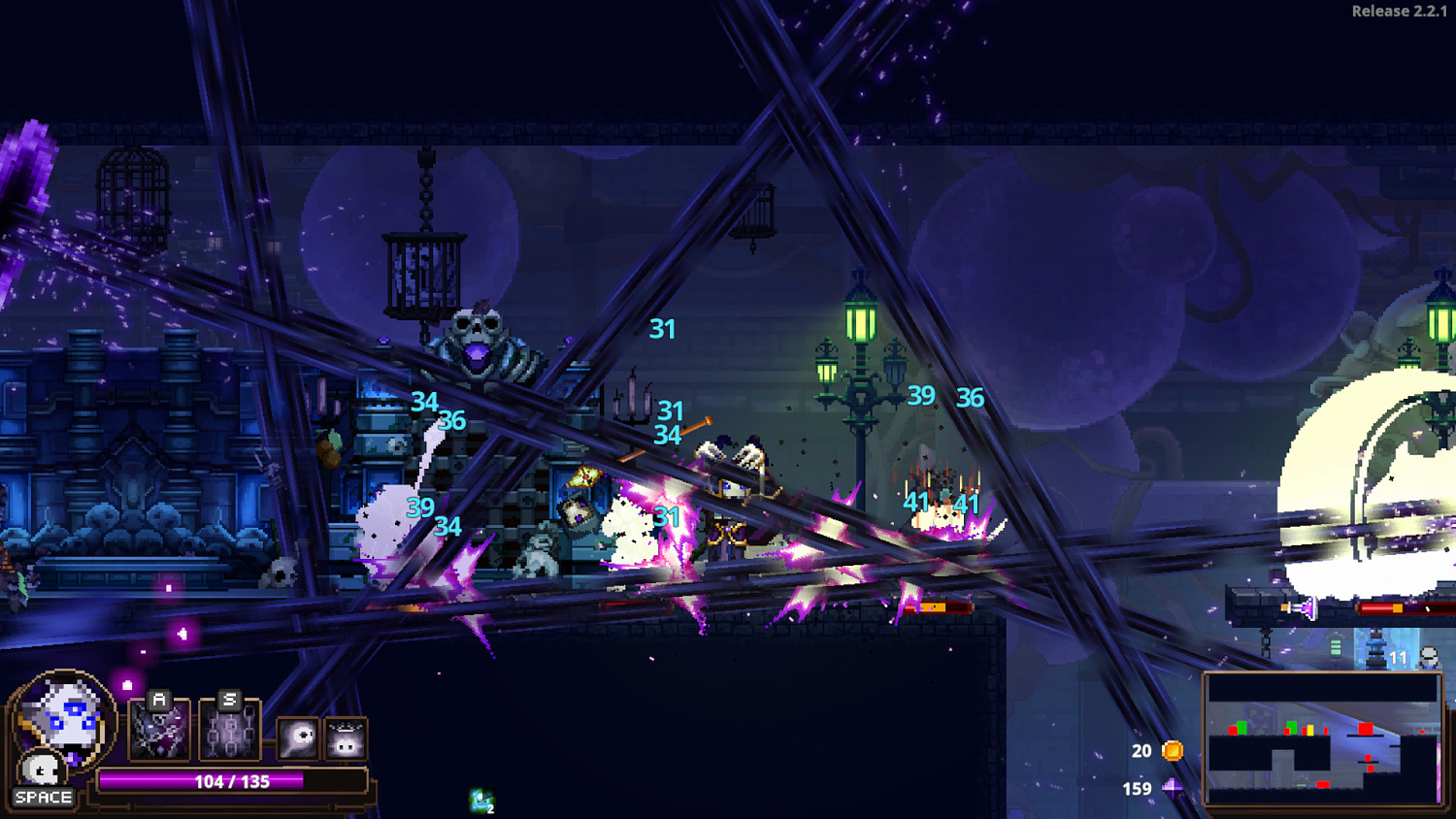This screenshot has width=1456, height=819.
Task: Click the remaining enemies helmet icon
Action: pos(1429,658)
